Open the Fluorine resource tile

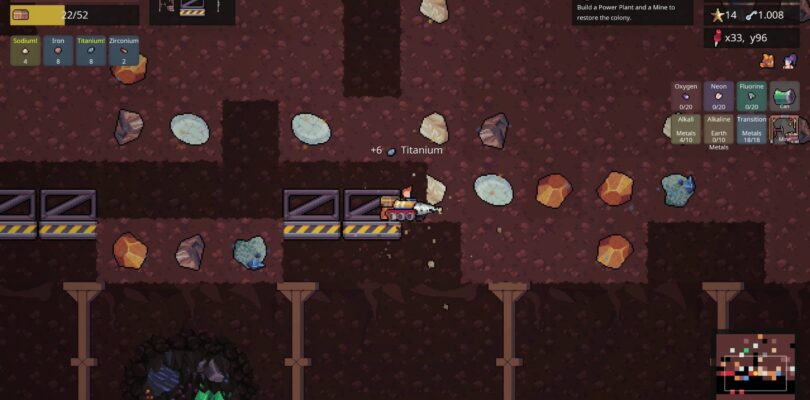click(752, 96)
